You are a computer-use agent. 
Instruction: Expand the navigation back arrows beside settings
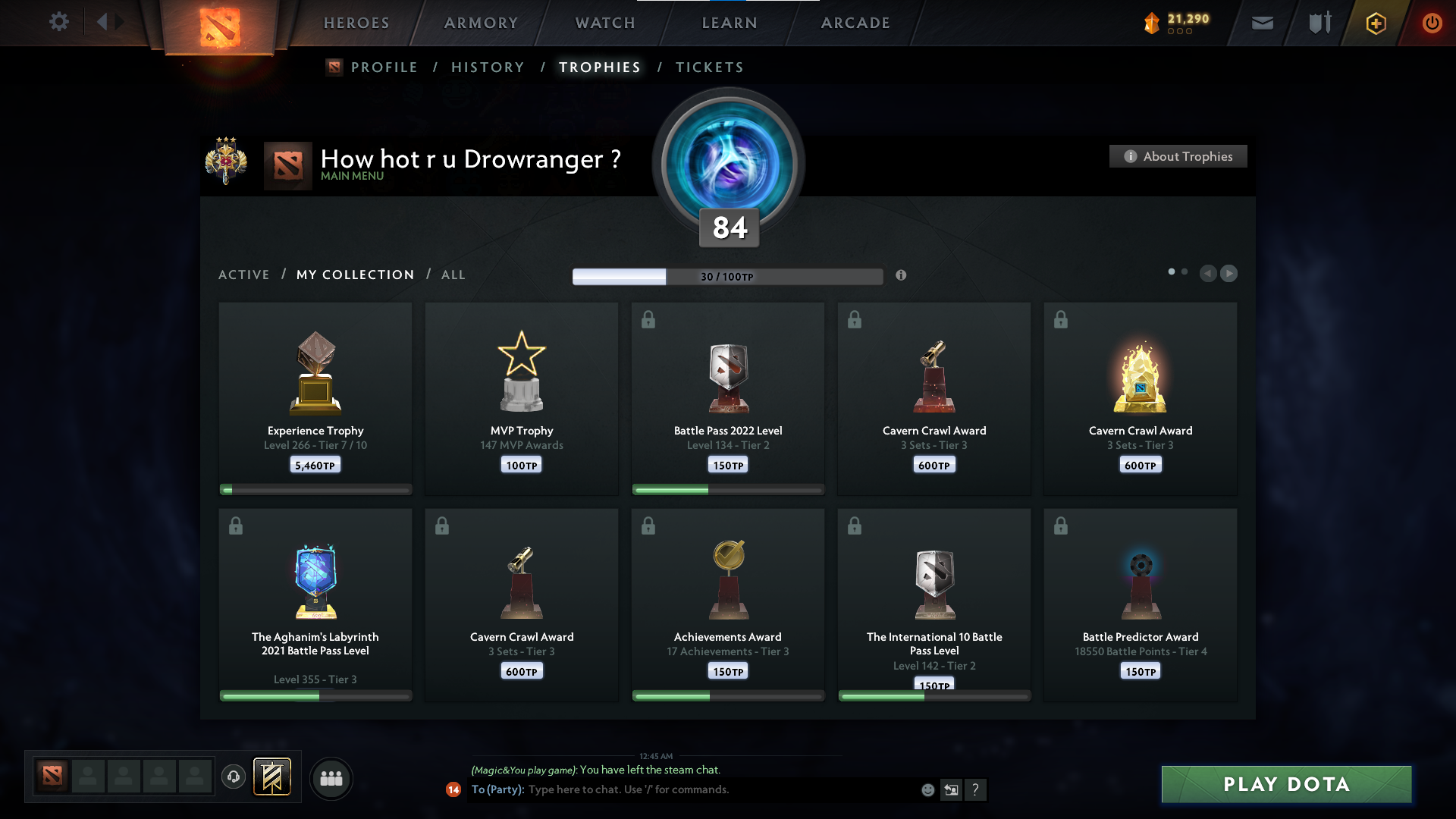tap(108, 23)
